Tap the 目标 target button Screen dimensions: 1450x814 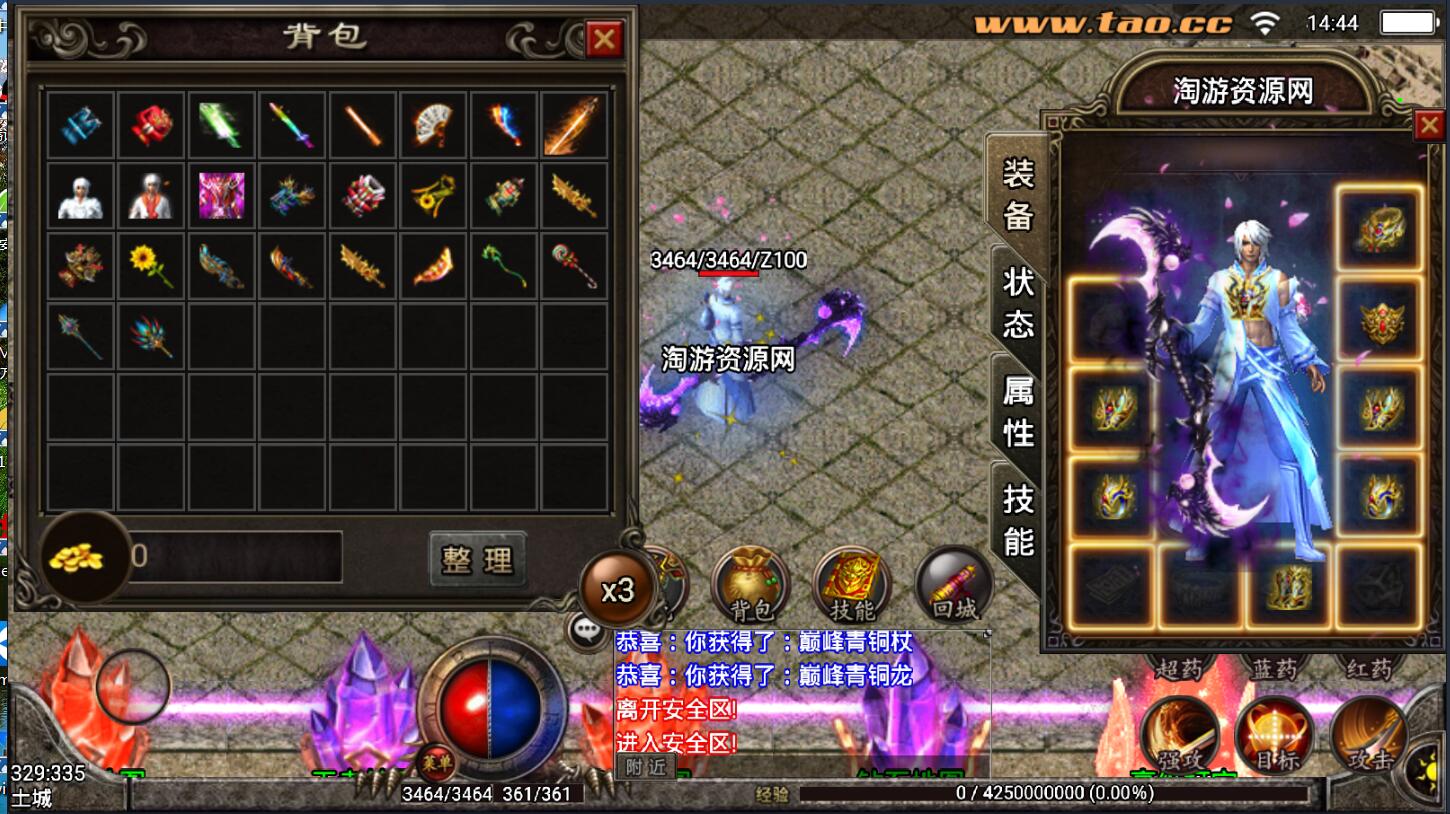[x=1275, y=735]
